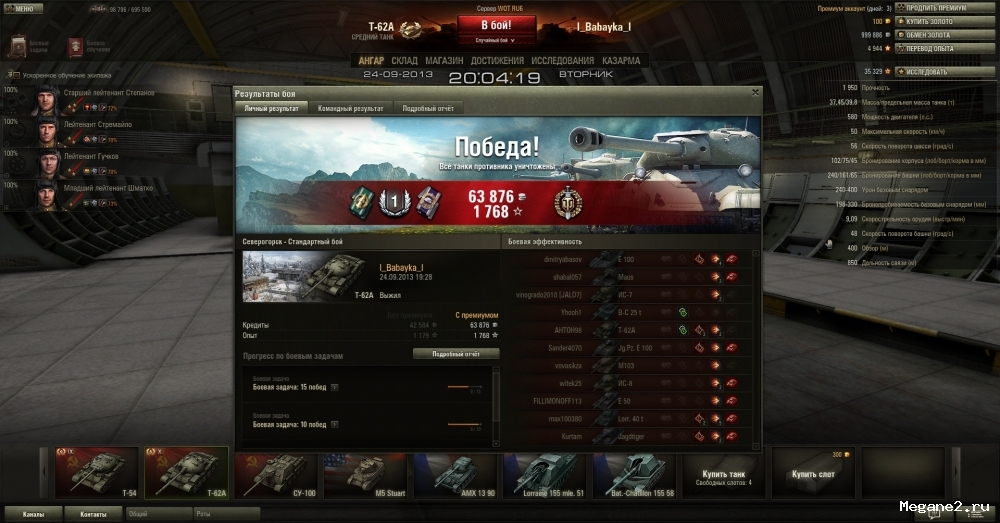The width and height of the screenshot is (1000, 523).
Task: Open the МАГАЗИН section
Action: tap(444, 61)
